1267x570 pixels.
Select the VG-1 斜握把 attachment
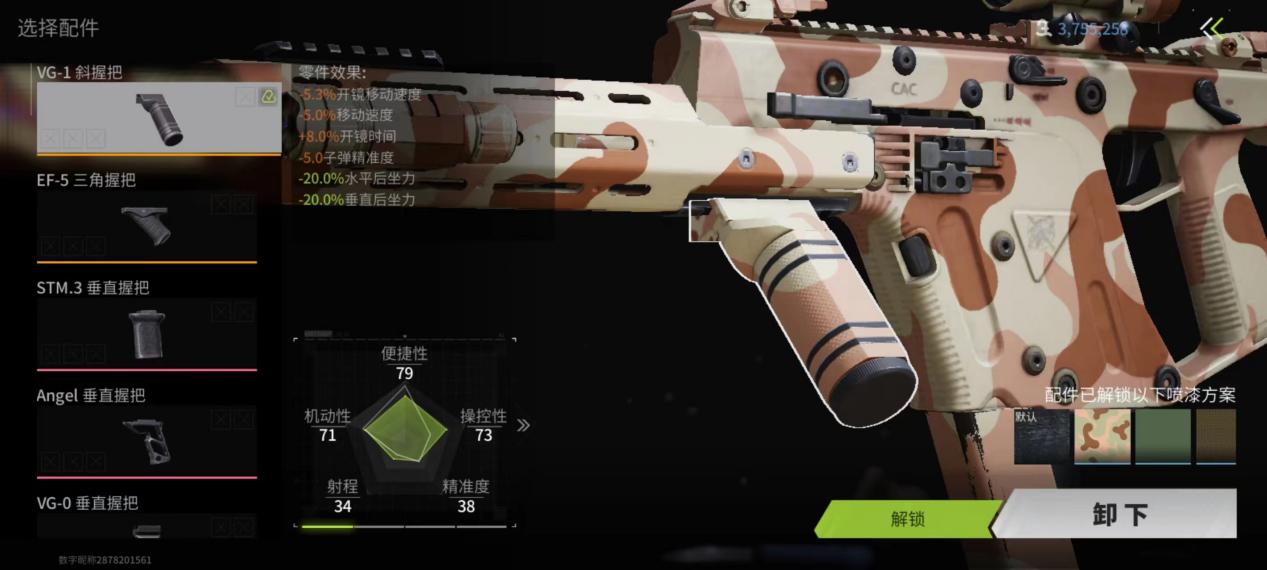[158, 118]
